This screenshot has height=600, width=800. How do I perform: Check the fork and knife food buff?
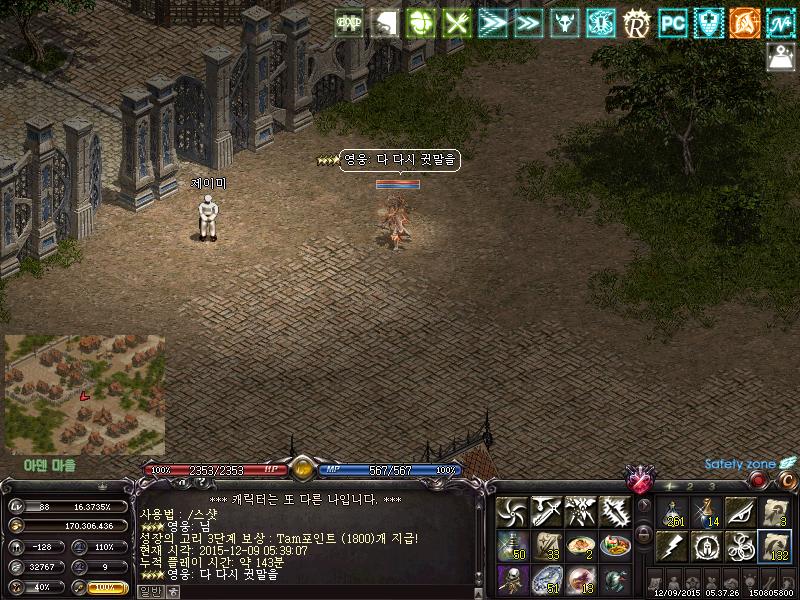click(x=457, y=22)
